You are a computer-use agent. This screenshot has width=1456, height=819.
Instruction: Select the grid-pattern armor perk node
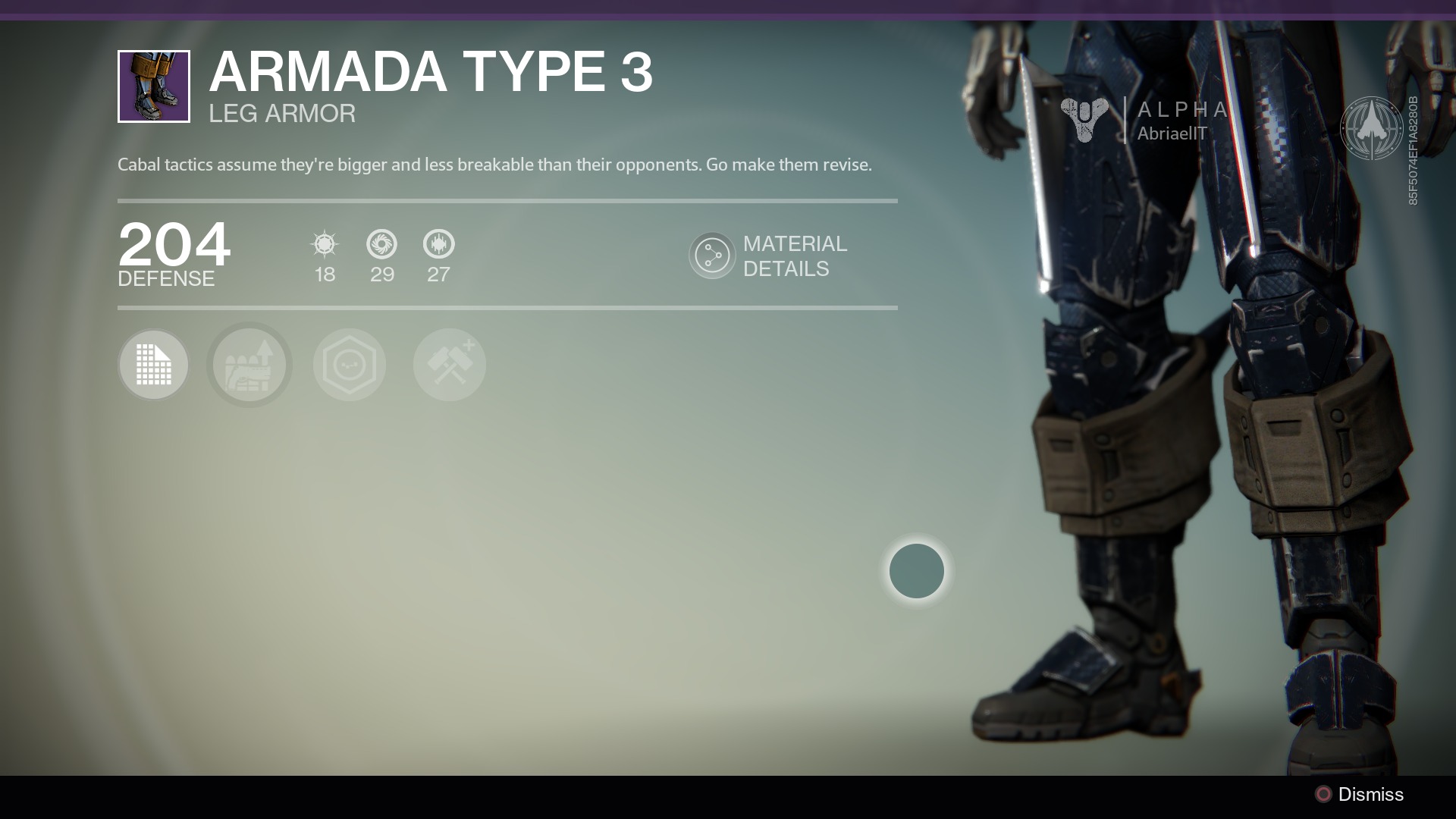[x=154, y=365]
